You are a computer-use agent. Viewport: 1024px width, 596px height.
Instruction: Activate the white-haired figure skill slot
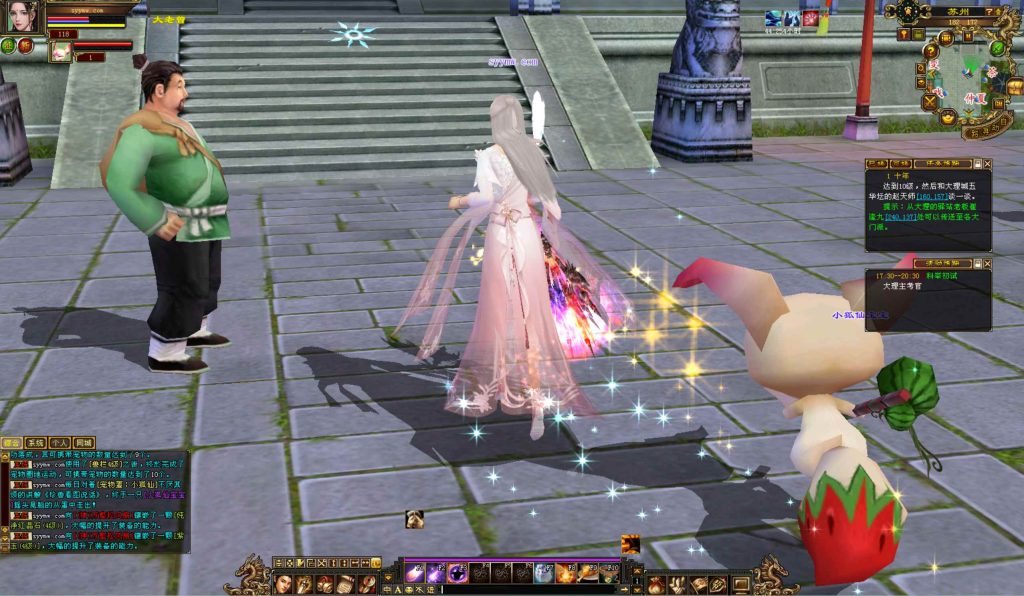(543, 573)
